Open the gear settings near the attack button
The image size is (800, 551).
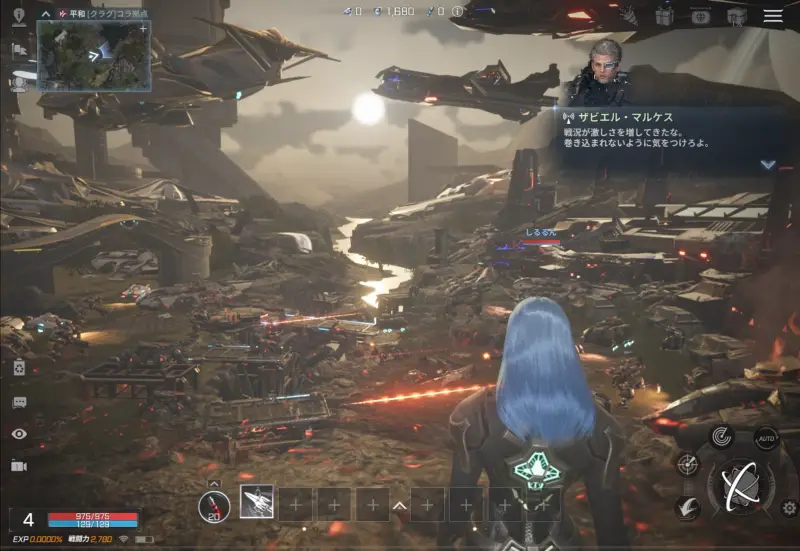pyautogui.click(x=789, y=508)
